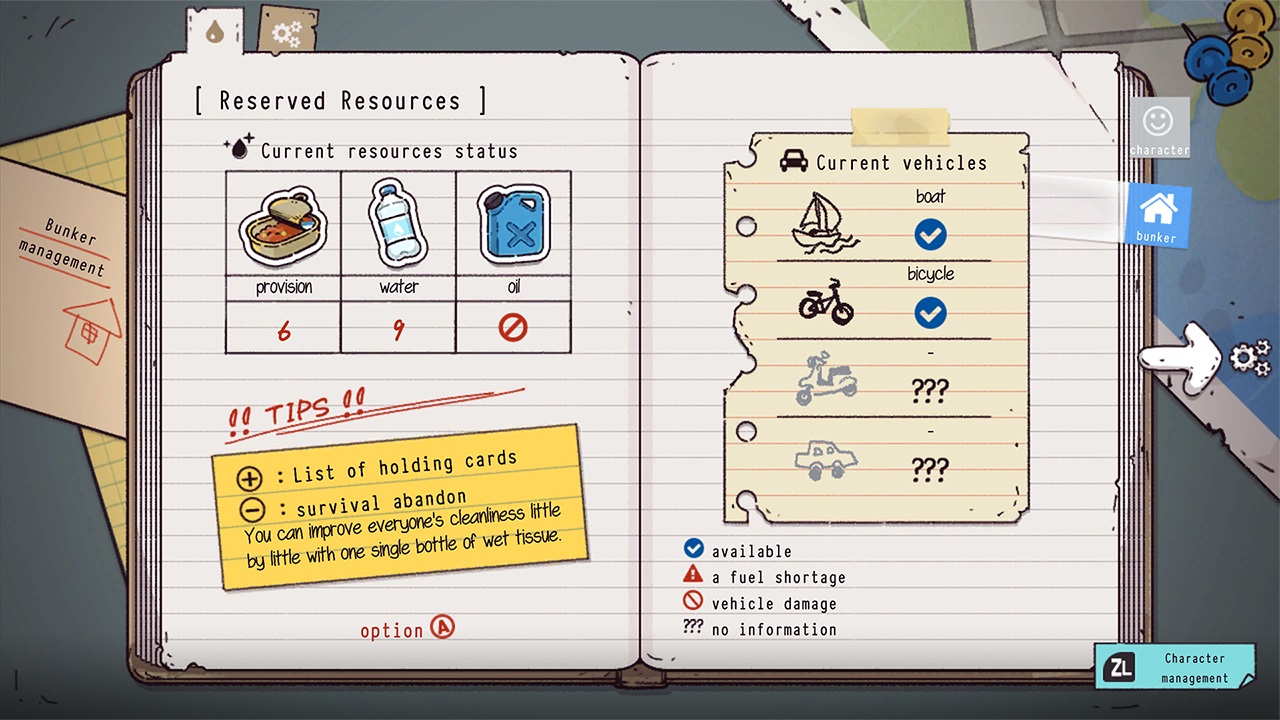Toggle the bicycle availability checkmark
The height and width of the screenshot is (720, 1280).
coord(930,313)
